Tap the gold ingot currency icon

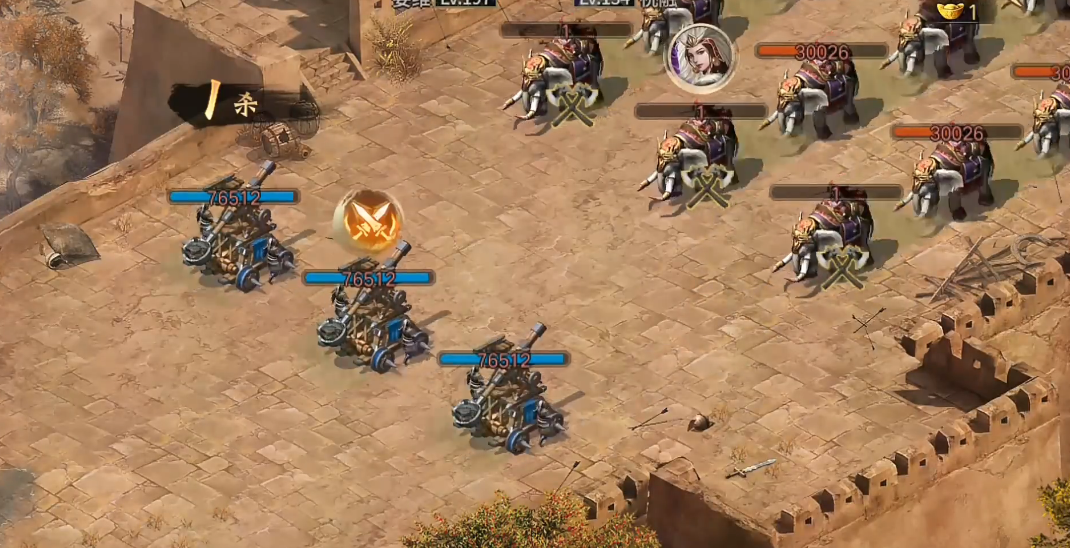pyautogui.click(x=950, y=11)
